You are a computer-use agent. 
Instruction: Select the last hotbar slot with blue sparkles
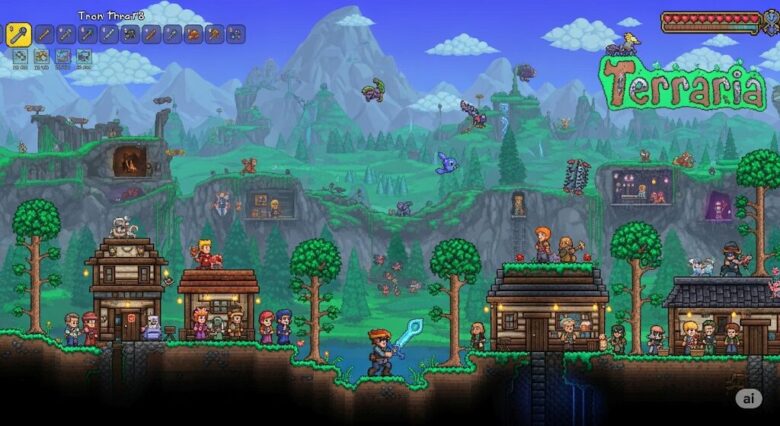coord(235,35)
